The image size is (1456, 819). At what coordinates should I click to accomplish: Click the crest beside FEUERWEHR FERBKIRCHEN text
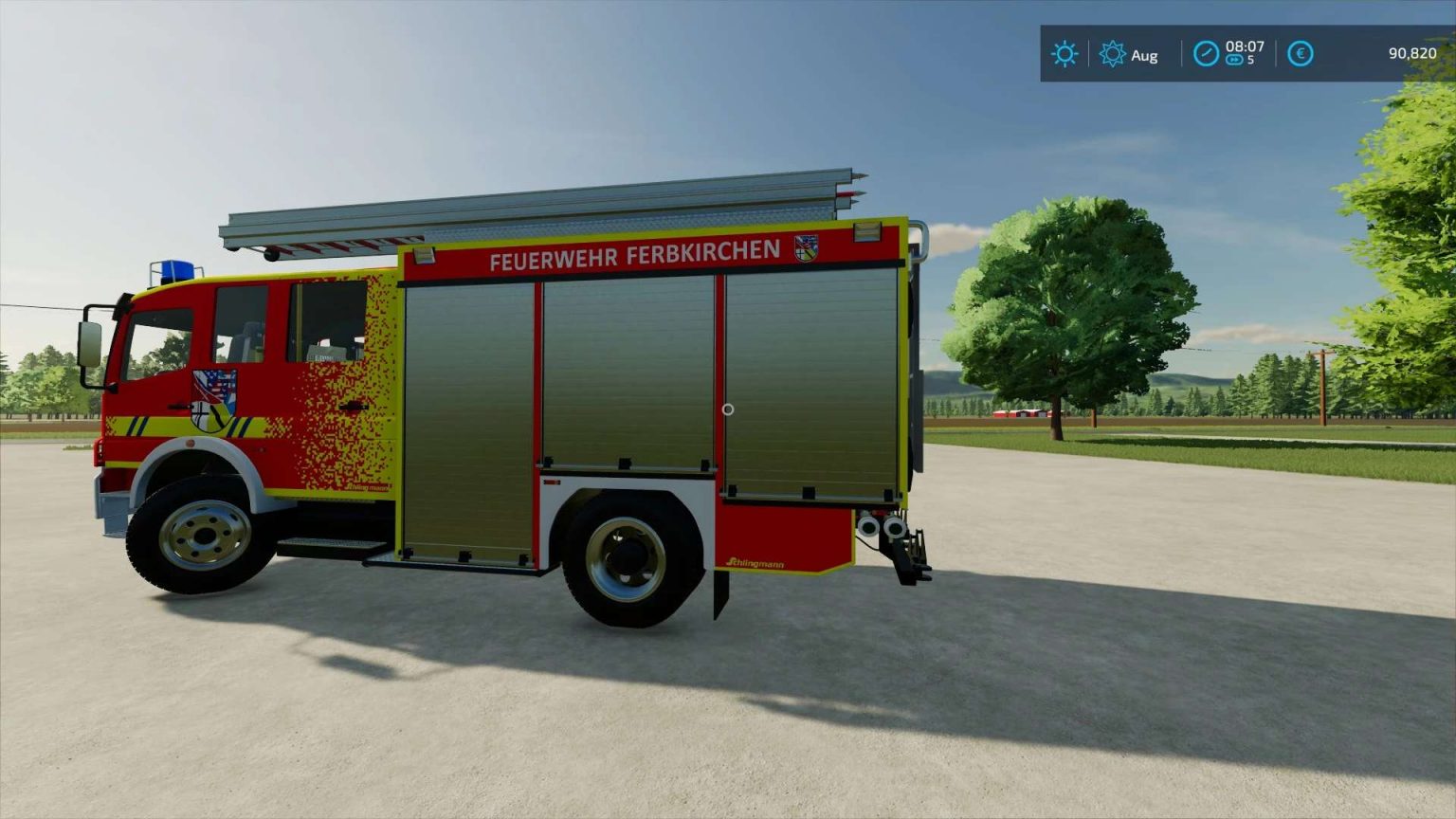click(x=805, y=250)
